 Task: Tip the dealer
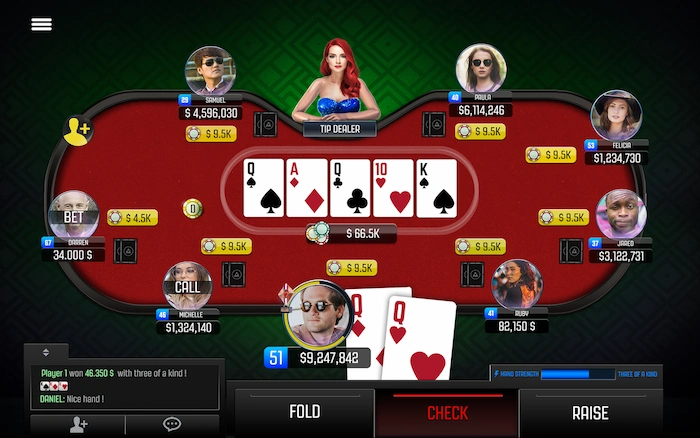(339, 128)
